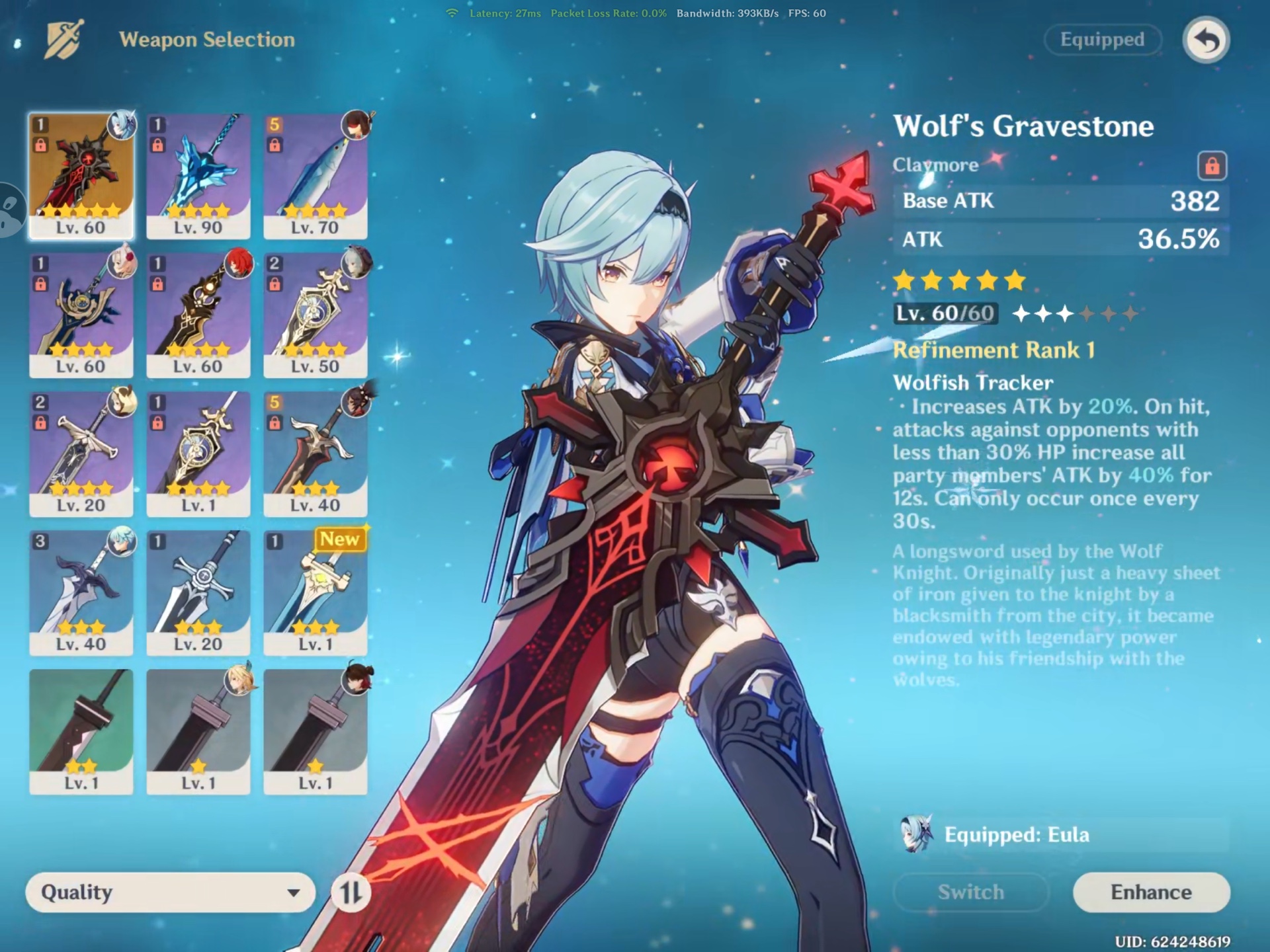Click the back arrow at top right

coord(1205,40)
